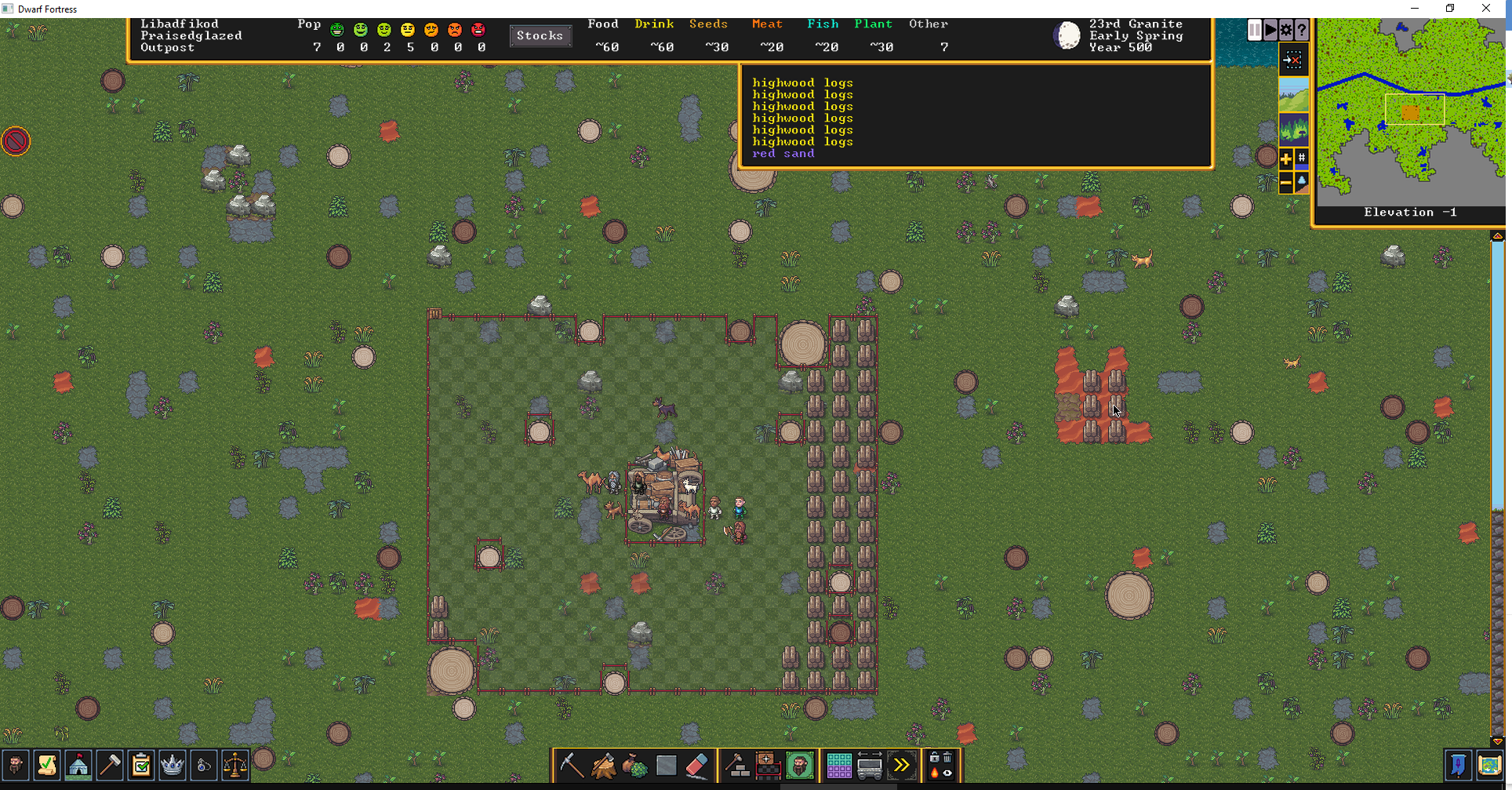Select the eraser designation tool
The height and width of the screenshot is (790, 1512).
pos(697,765)
